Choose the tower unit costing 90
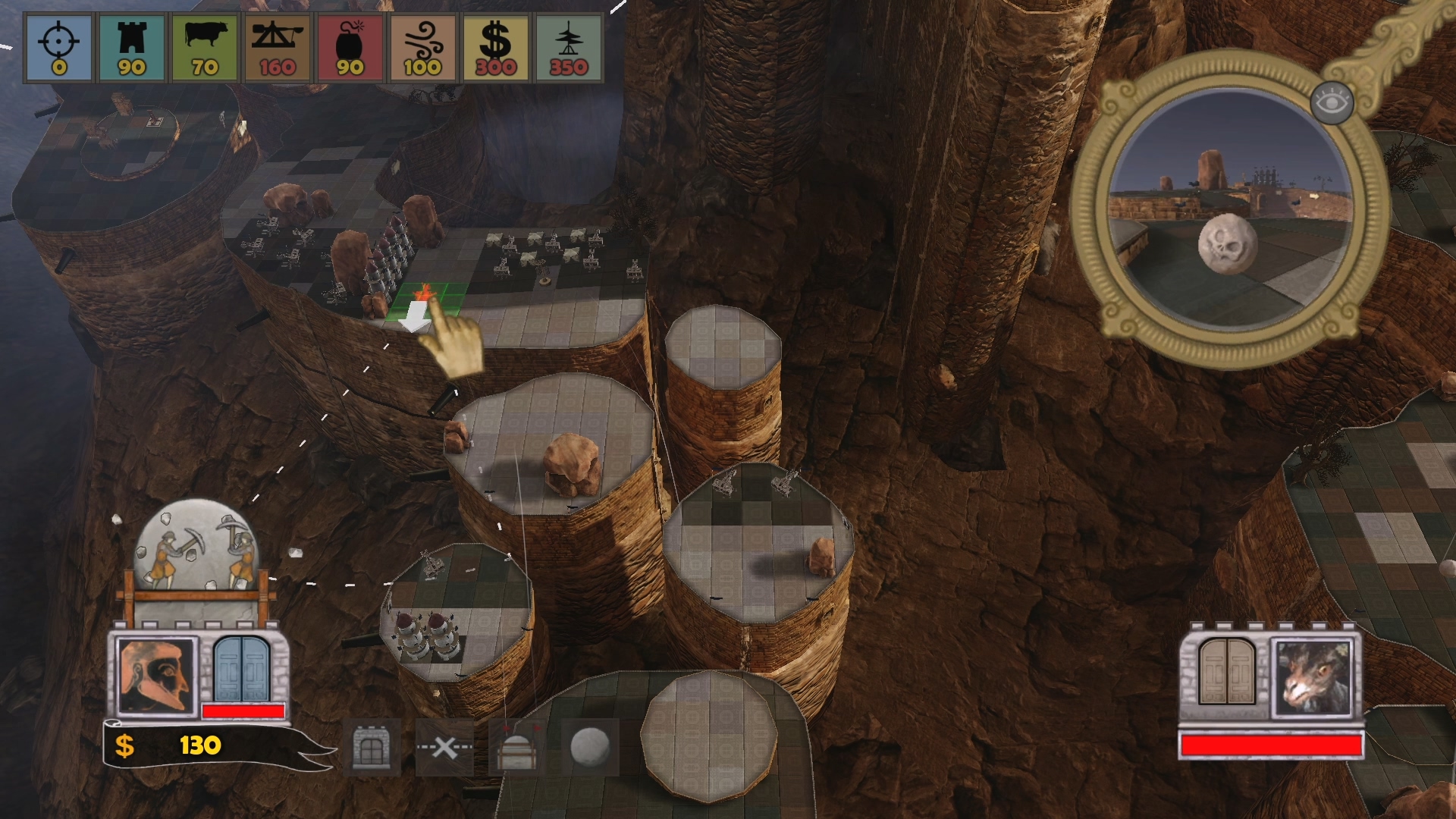Screen dimensions: 1456x819 pyautogui.click(x=131, y=47)
